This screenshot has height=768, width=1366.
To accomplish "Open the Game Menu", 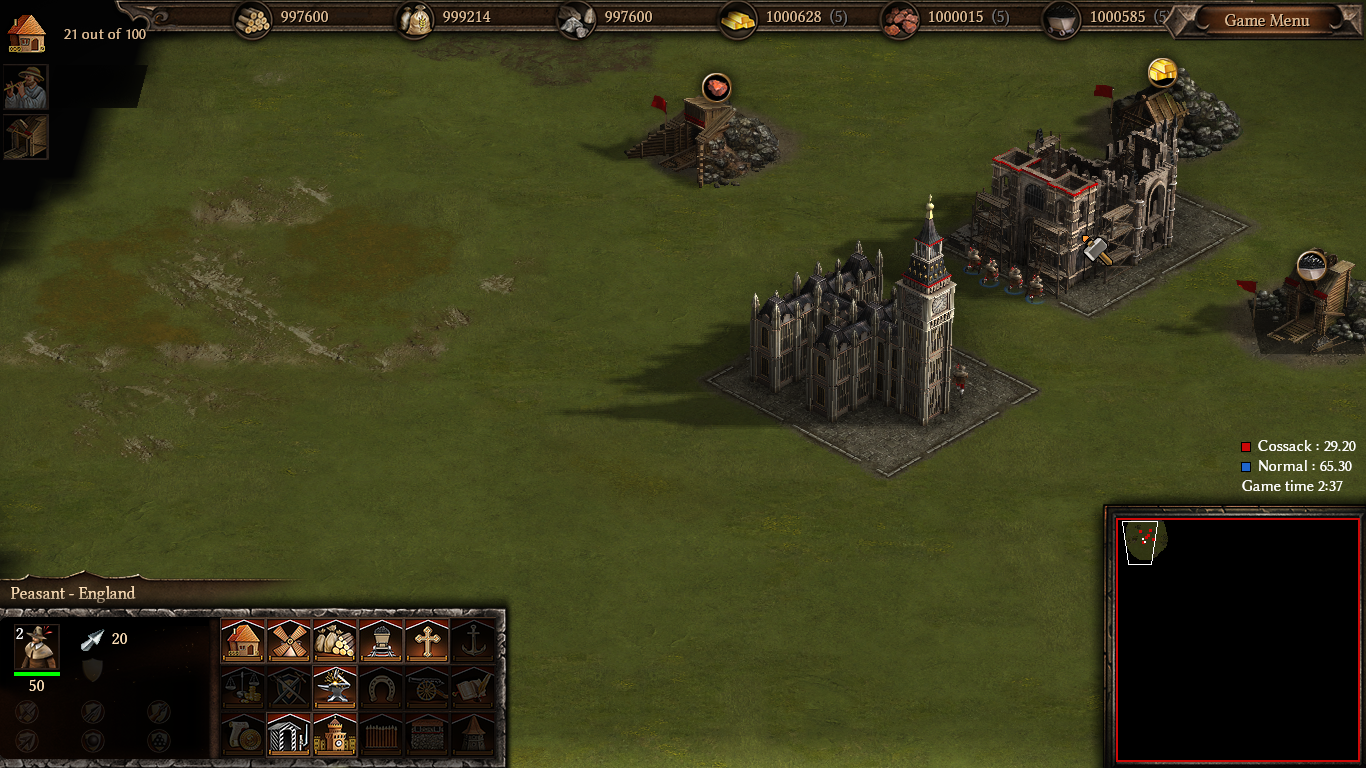I will 1266,20.
